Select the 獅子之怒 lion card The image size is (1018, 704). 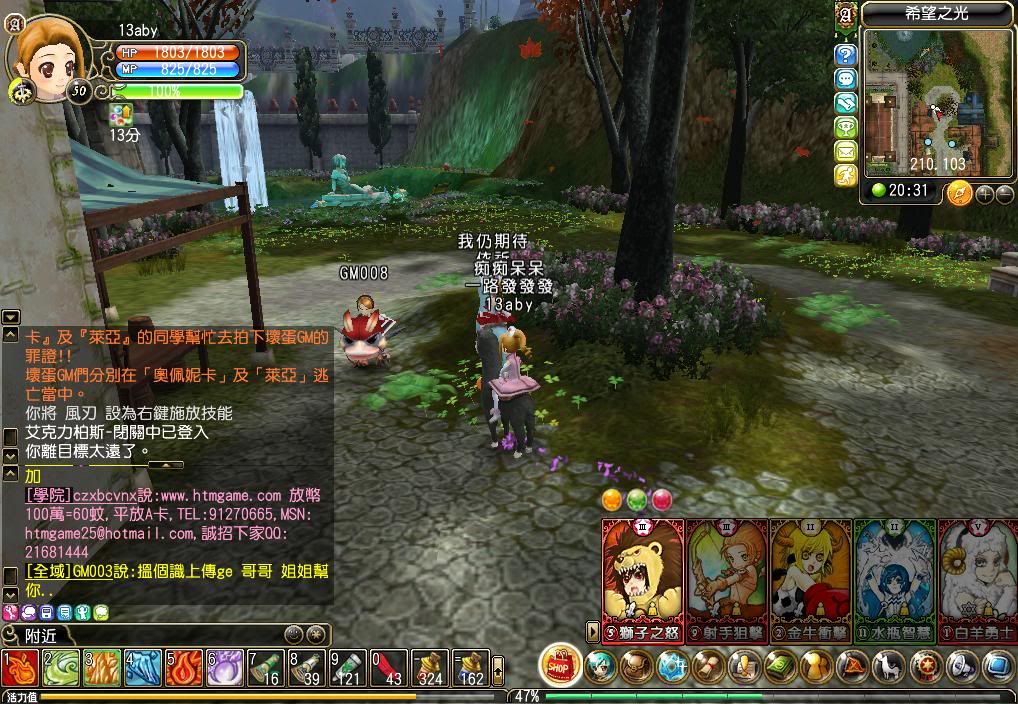tap(642, 577)
